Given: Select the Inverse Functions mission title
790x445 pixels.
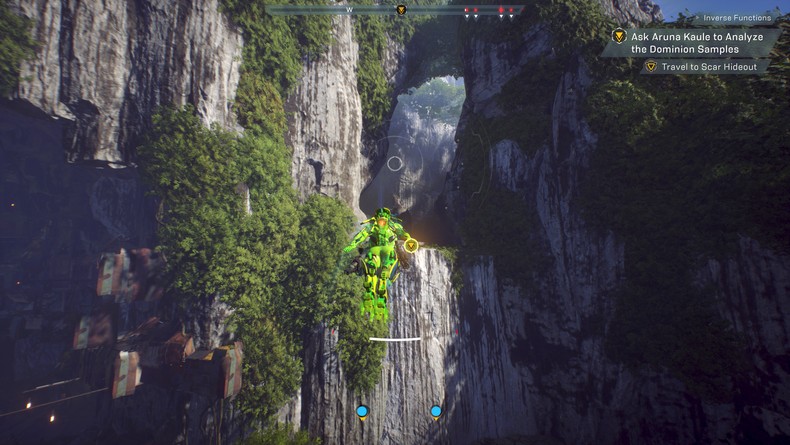Looking at the screenshot, I should (736, 18).
